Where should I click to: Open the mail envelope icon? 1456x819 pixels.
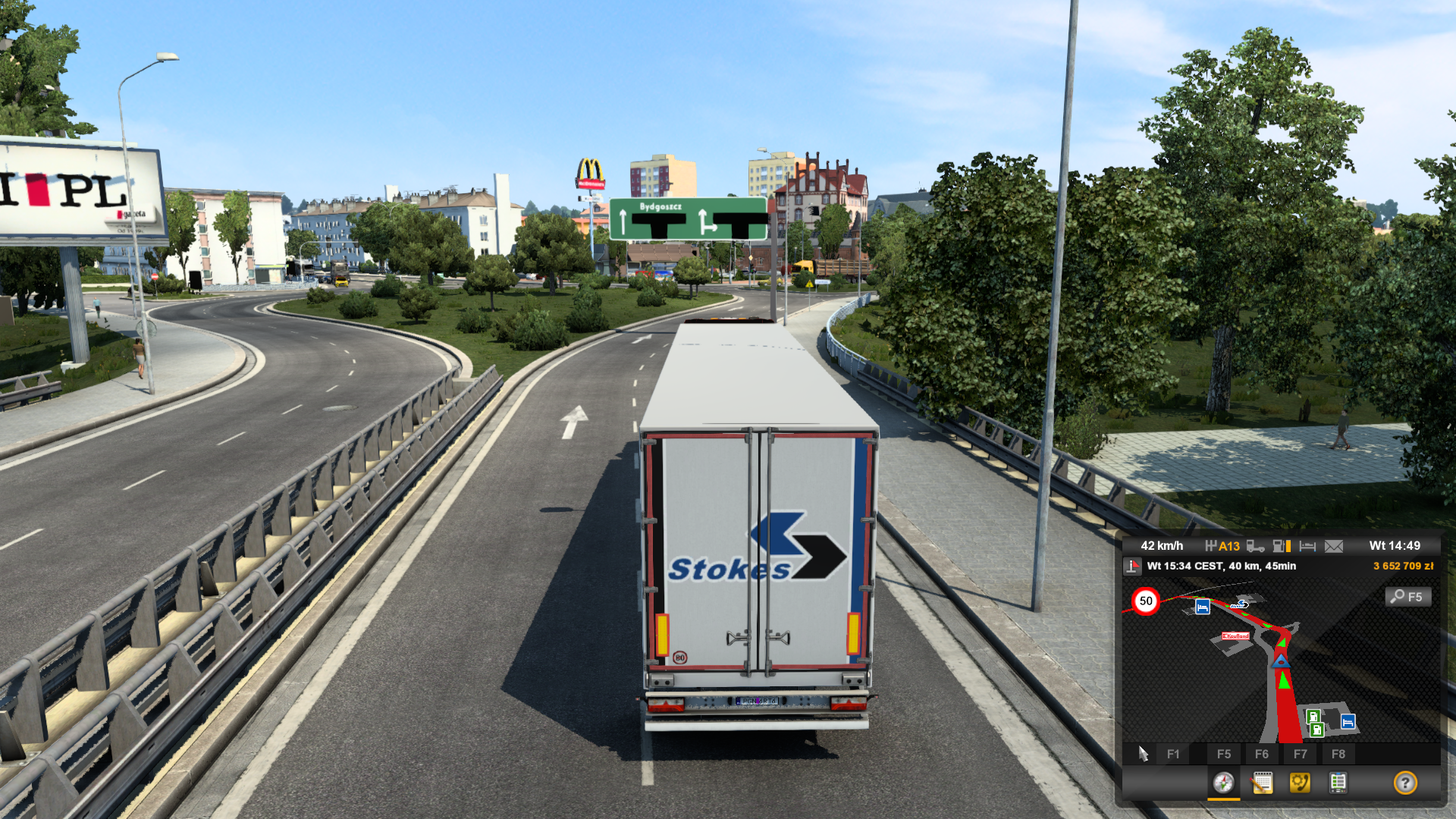click(1334, 546)
